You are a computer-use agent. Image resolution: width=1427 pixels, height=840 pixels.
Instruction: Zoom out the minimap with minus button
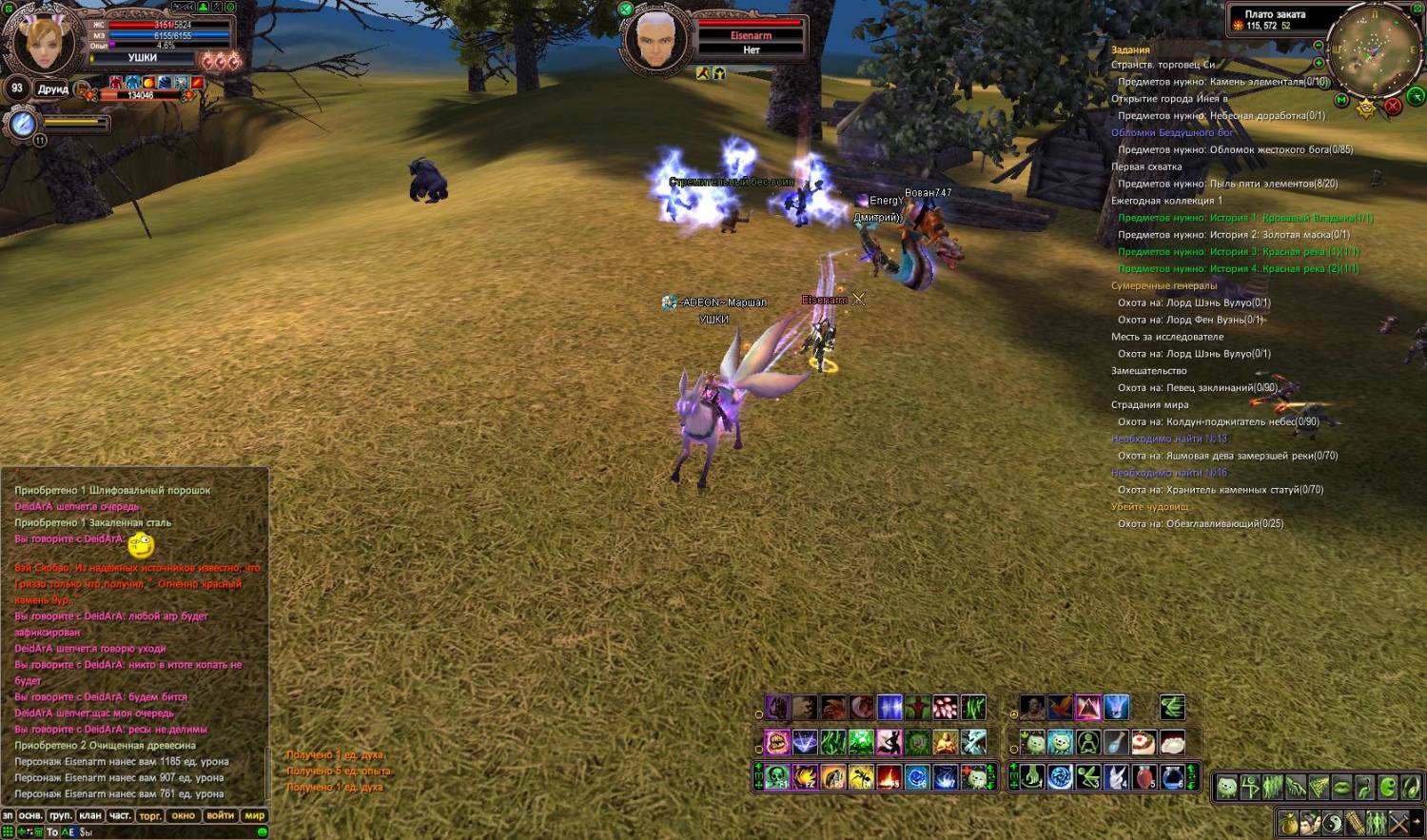click(x=1318, y=46)
